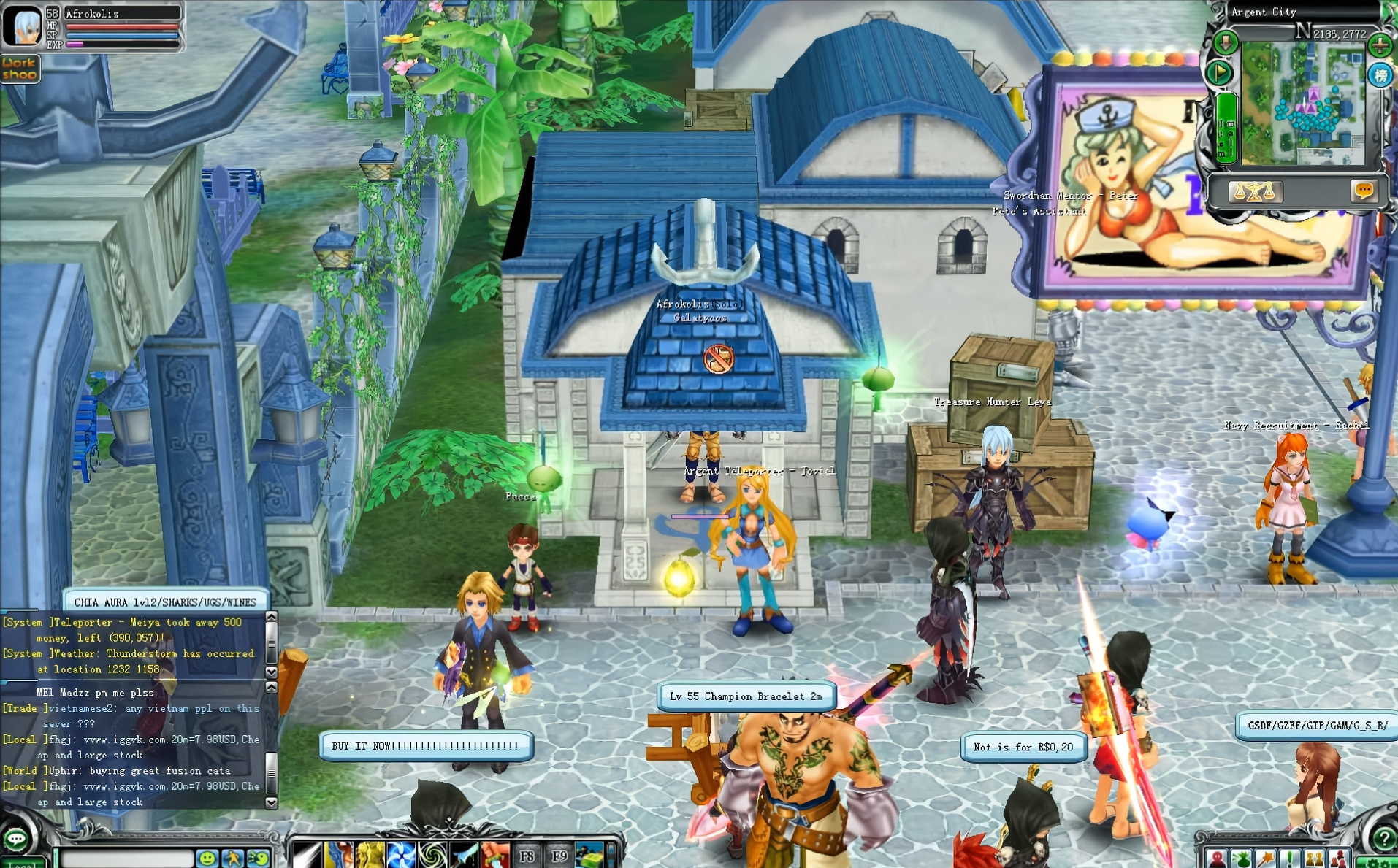Expand the chat window with its upper chevron

pyautogui.click(x=270, y=615)
